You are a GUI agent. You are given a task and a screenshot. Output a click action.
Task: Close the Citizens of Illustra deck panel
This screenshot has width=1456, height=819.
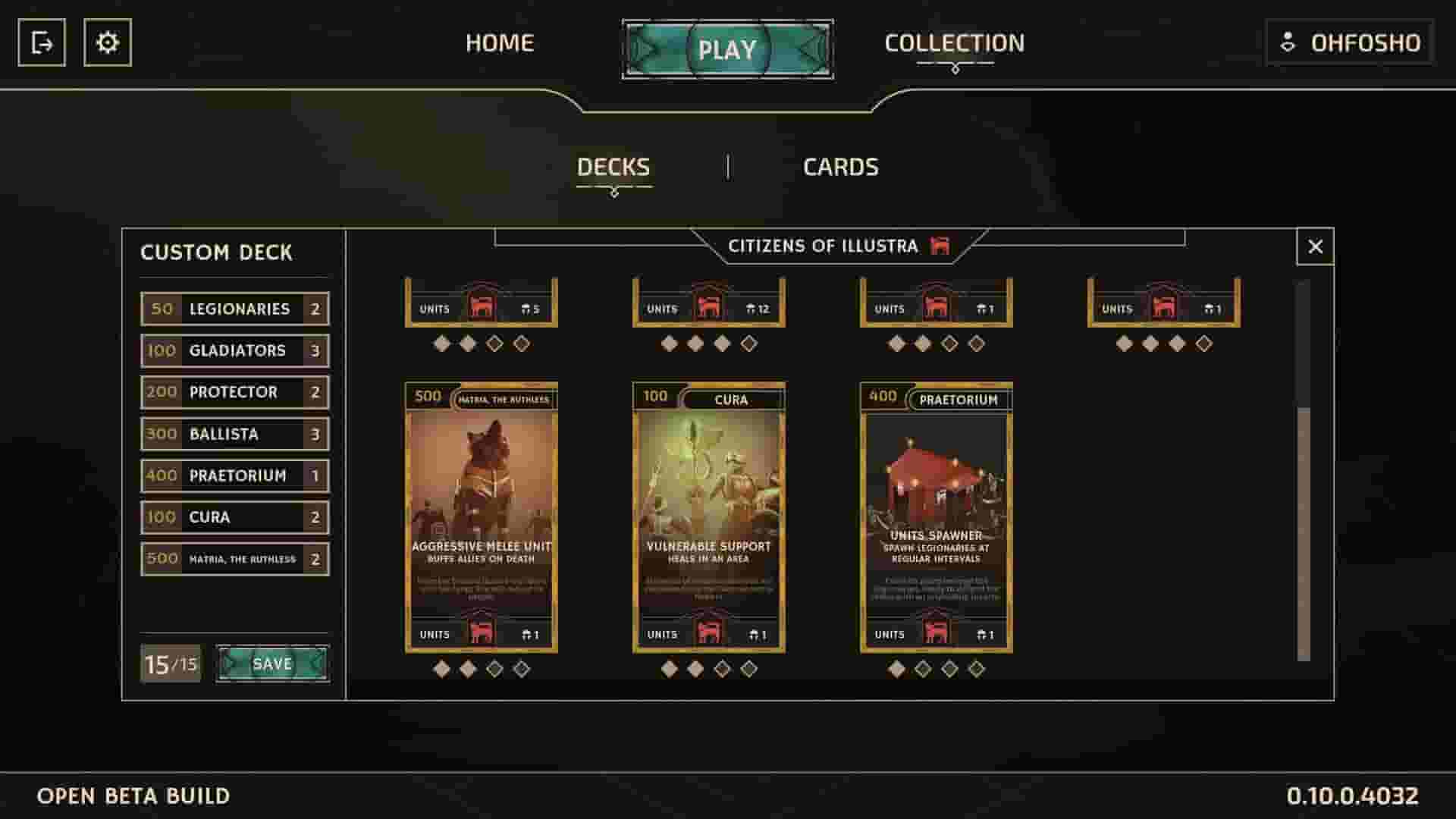(x=1315, y=245)
